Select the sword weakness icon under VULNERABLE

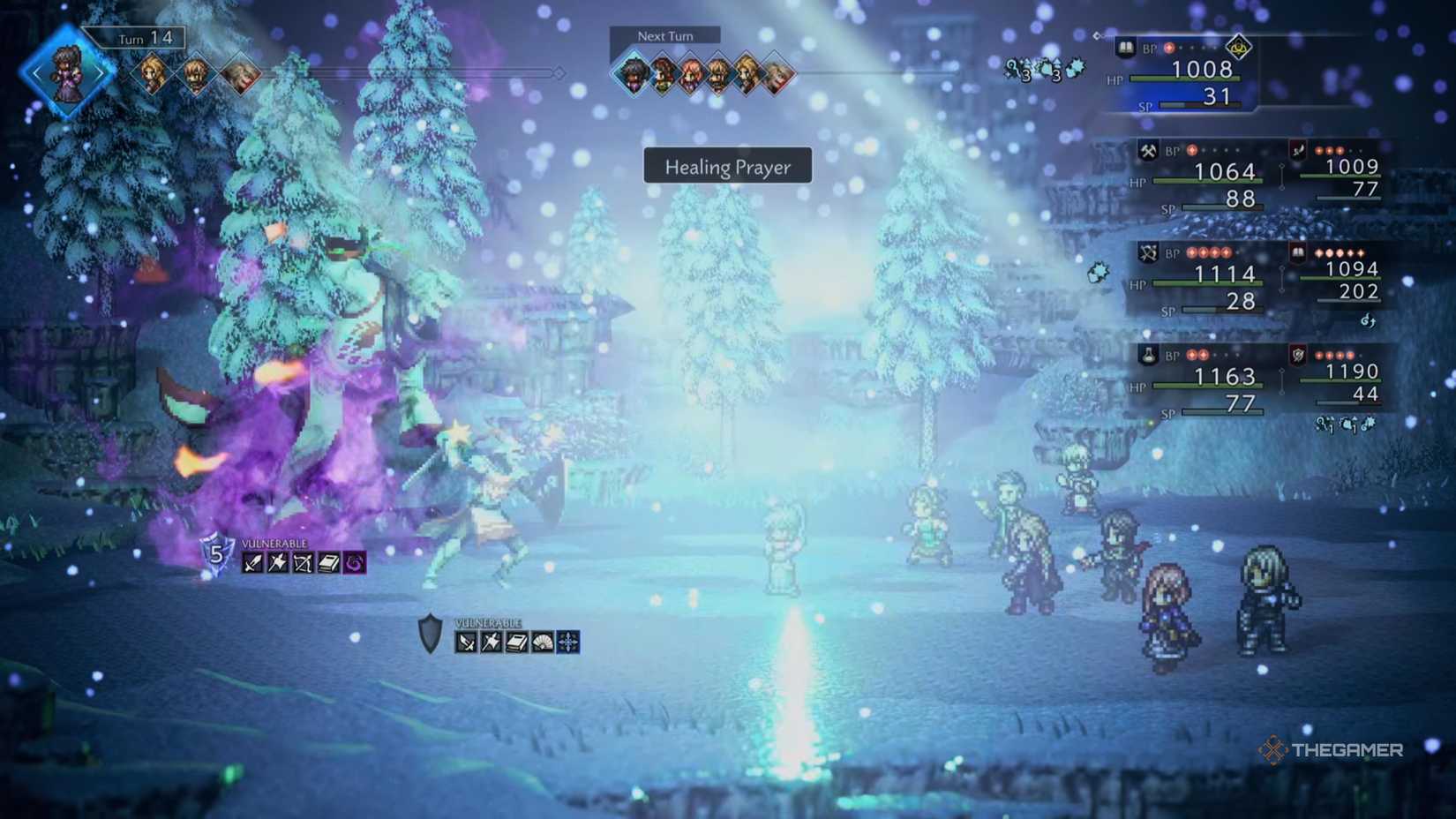coord(253,563)
